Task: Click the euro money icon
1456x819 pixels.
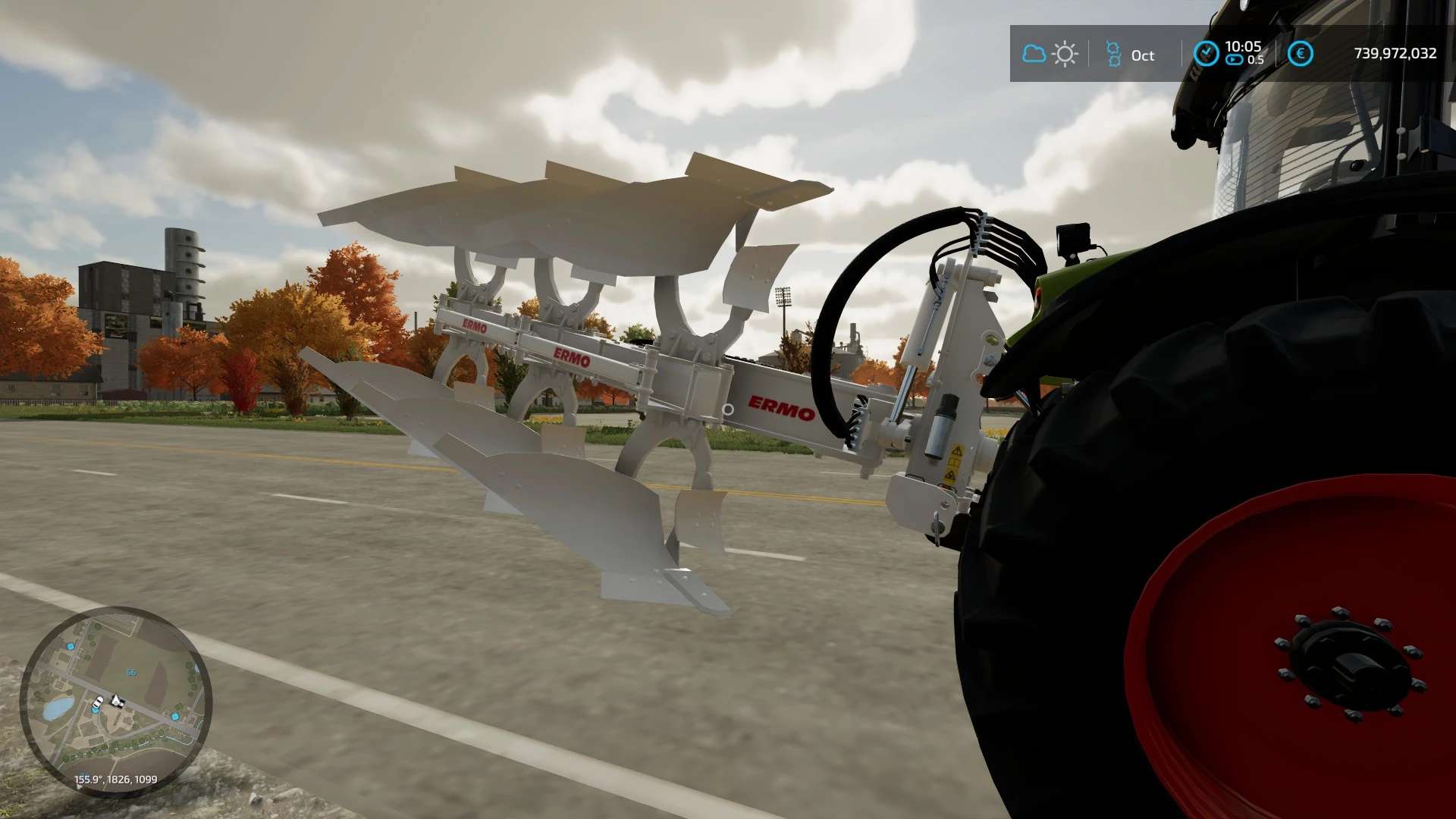Action: tap(1300, 54)
